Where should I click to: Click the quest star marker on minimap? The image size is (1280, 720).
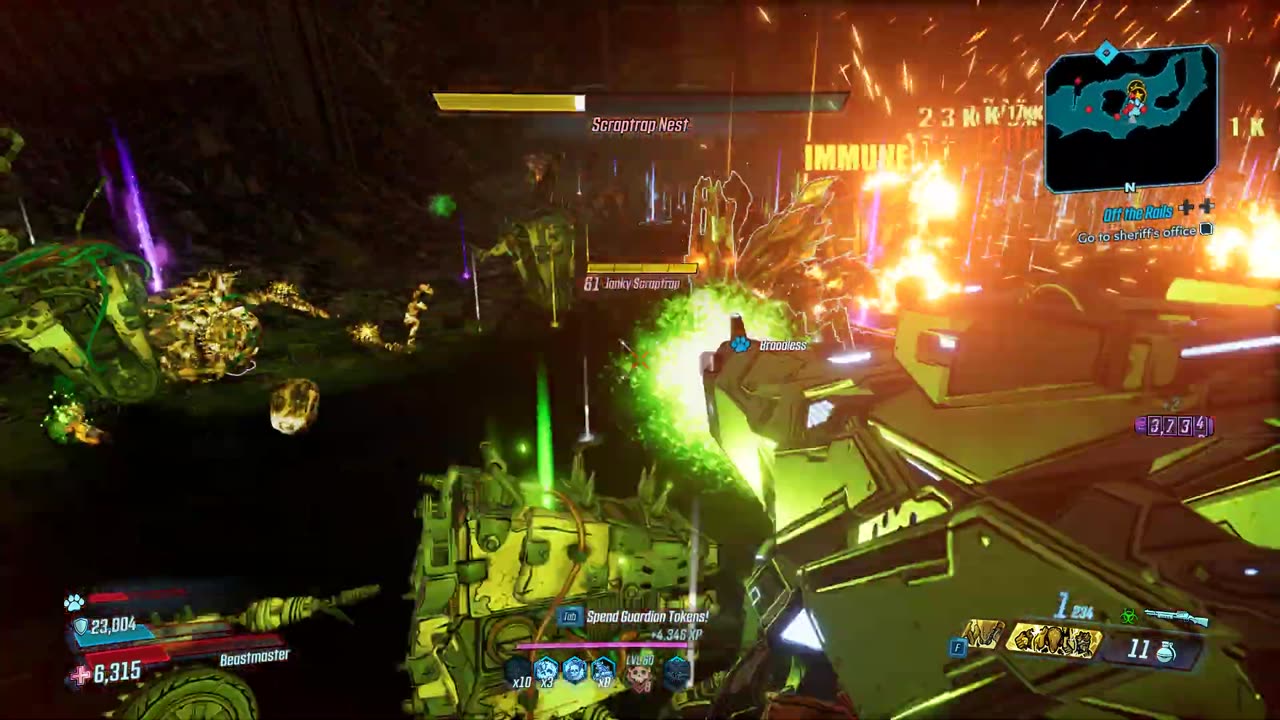1136,92
